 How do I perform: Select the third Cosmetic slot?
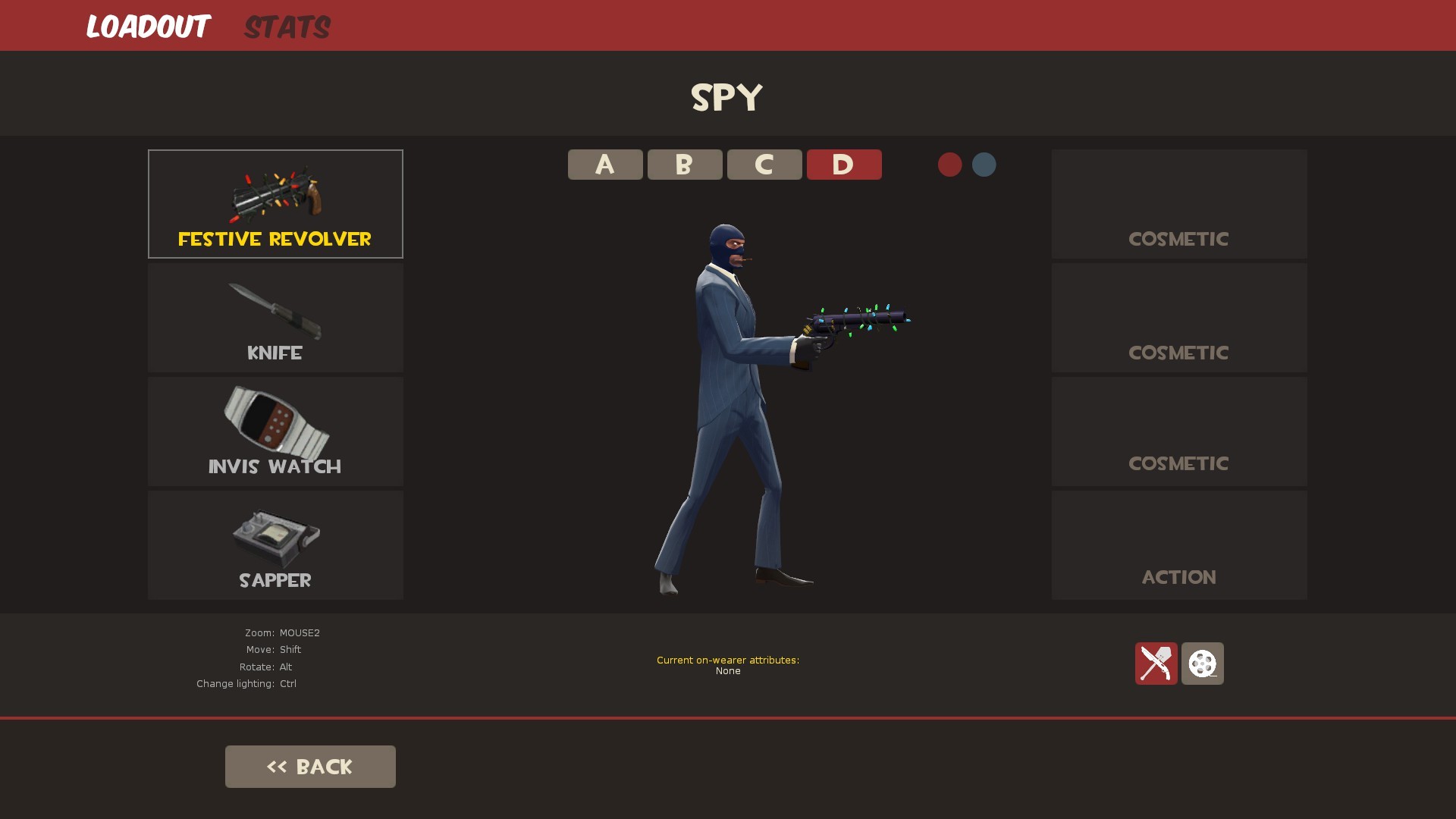pyautogui.click(x=1178, y=431)
